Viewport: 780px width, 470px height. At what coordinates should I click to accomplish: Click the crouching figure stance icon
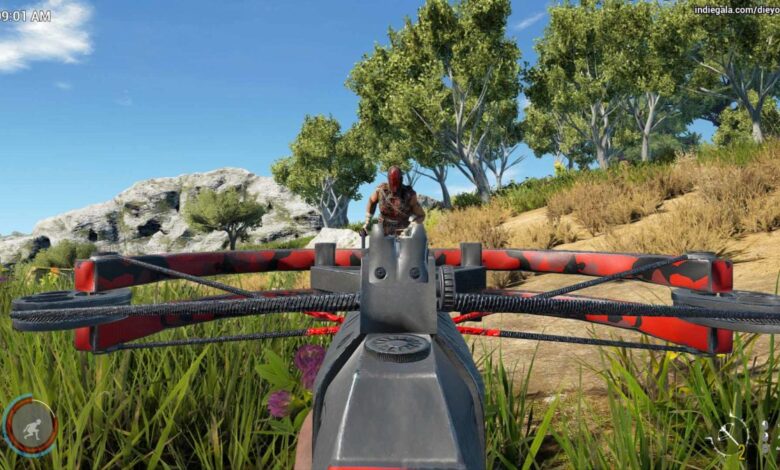[x=30, y=425]
